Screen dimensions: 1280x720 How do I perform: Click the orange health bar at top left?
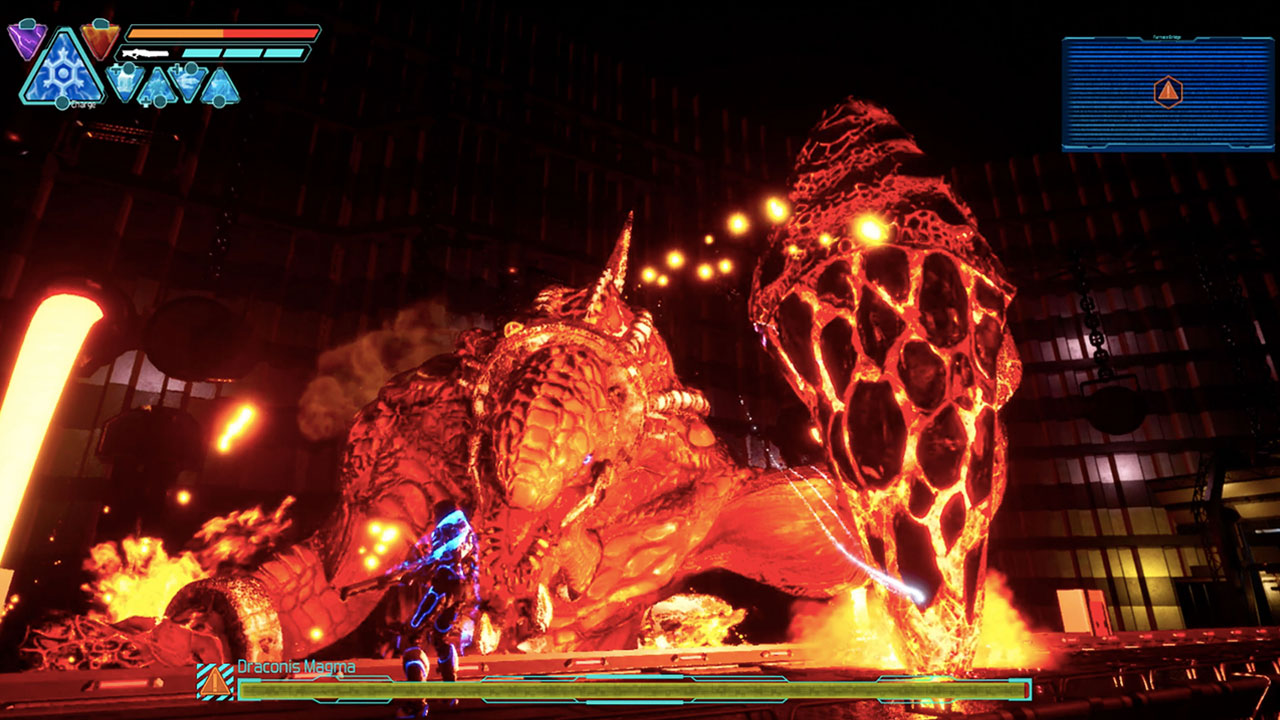tap(175, 32)
